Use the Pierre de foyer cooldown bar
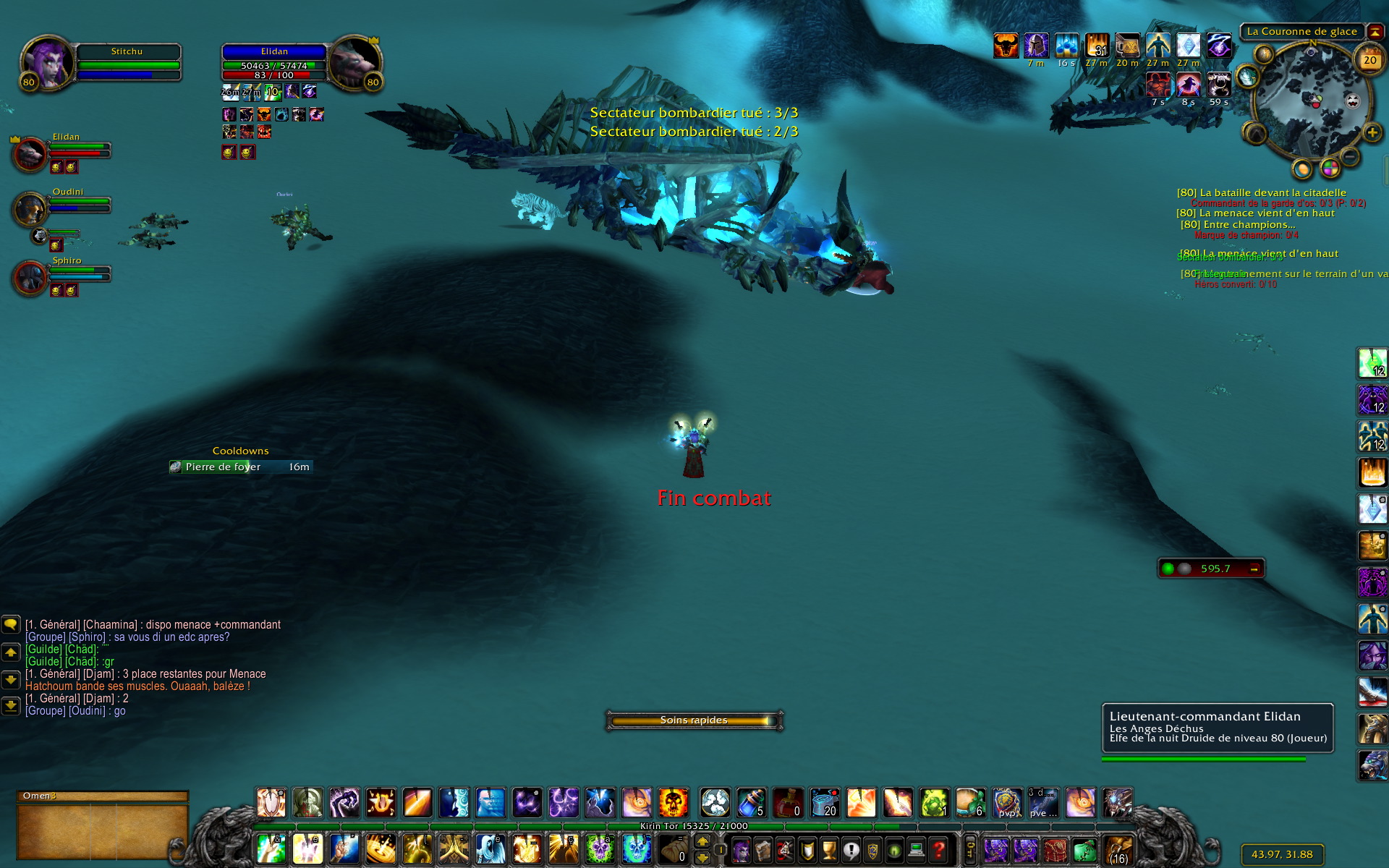 [x=241, y=467]
